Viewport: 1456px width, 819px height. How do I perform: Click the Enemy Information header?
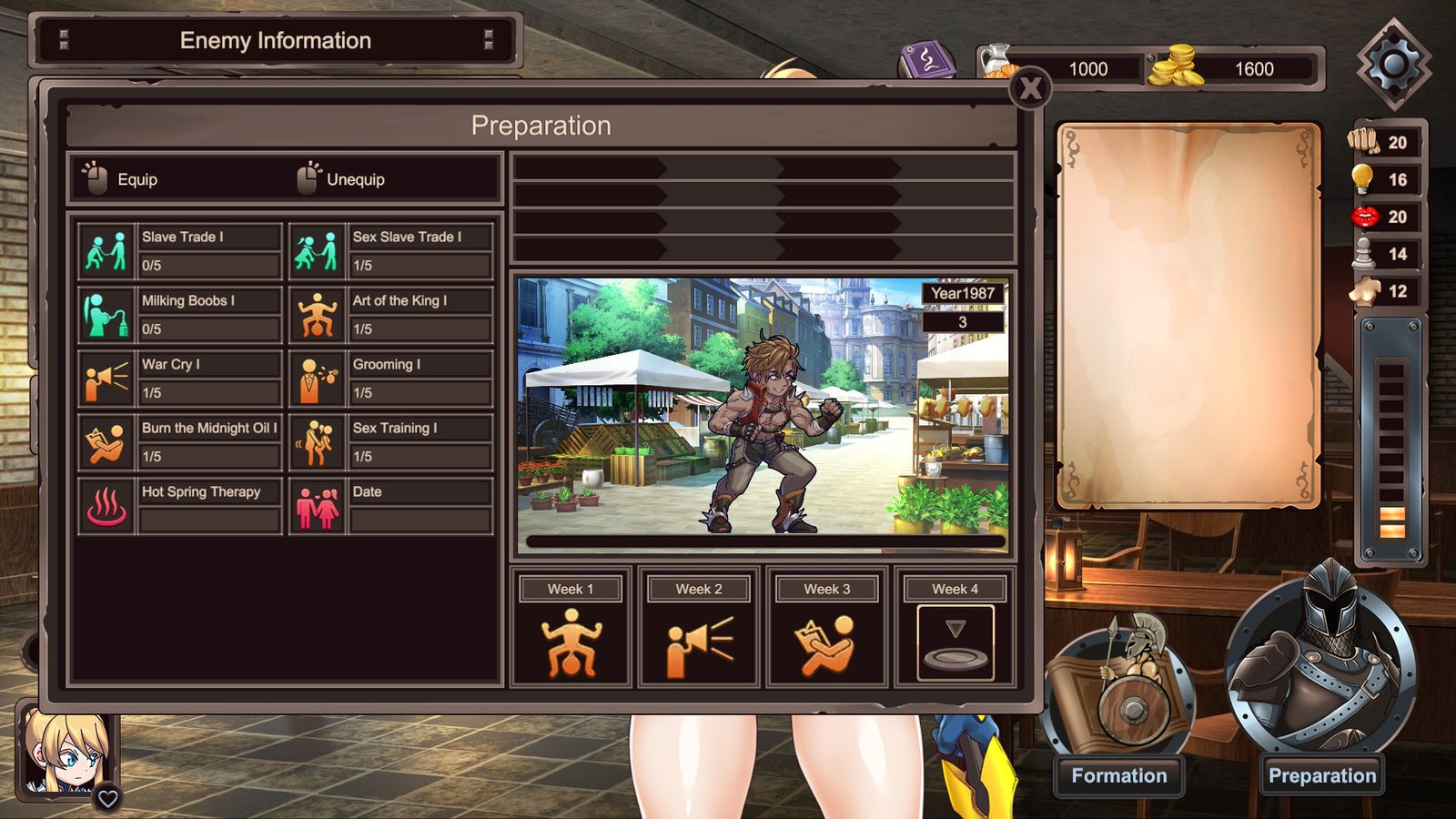(x=277, y=40)
